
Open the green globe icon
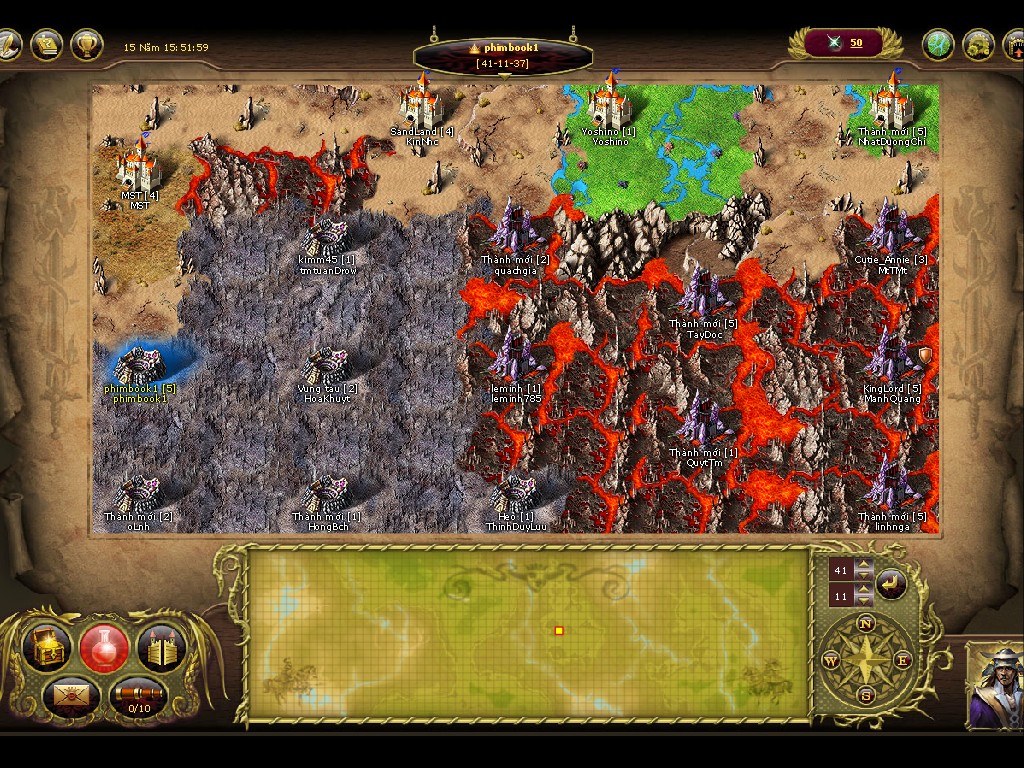[x=938, y=43]
